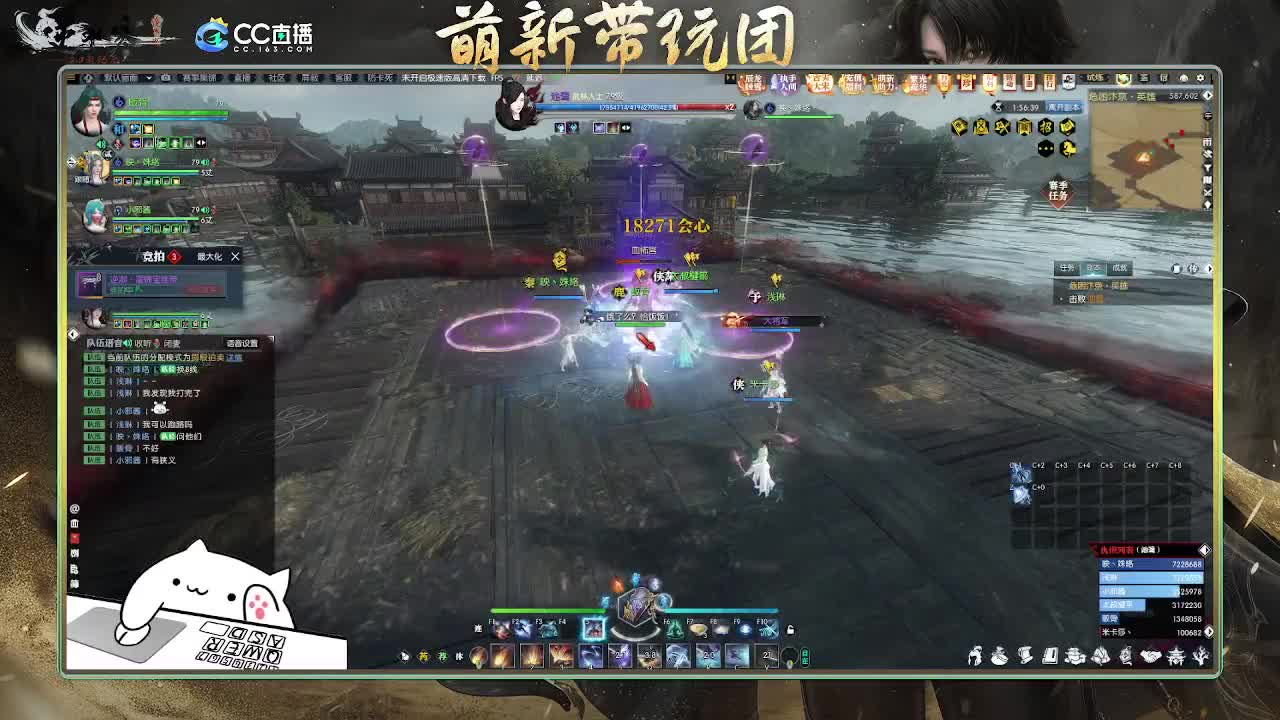Open 语音设置 voice settings
The width and height of the screenshot is (1280, 720).
242,342
